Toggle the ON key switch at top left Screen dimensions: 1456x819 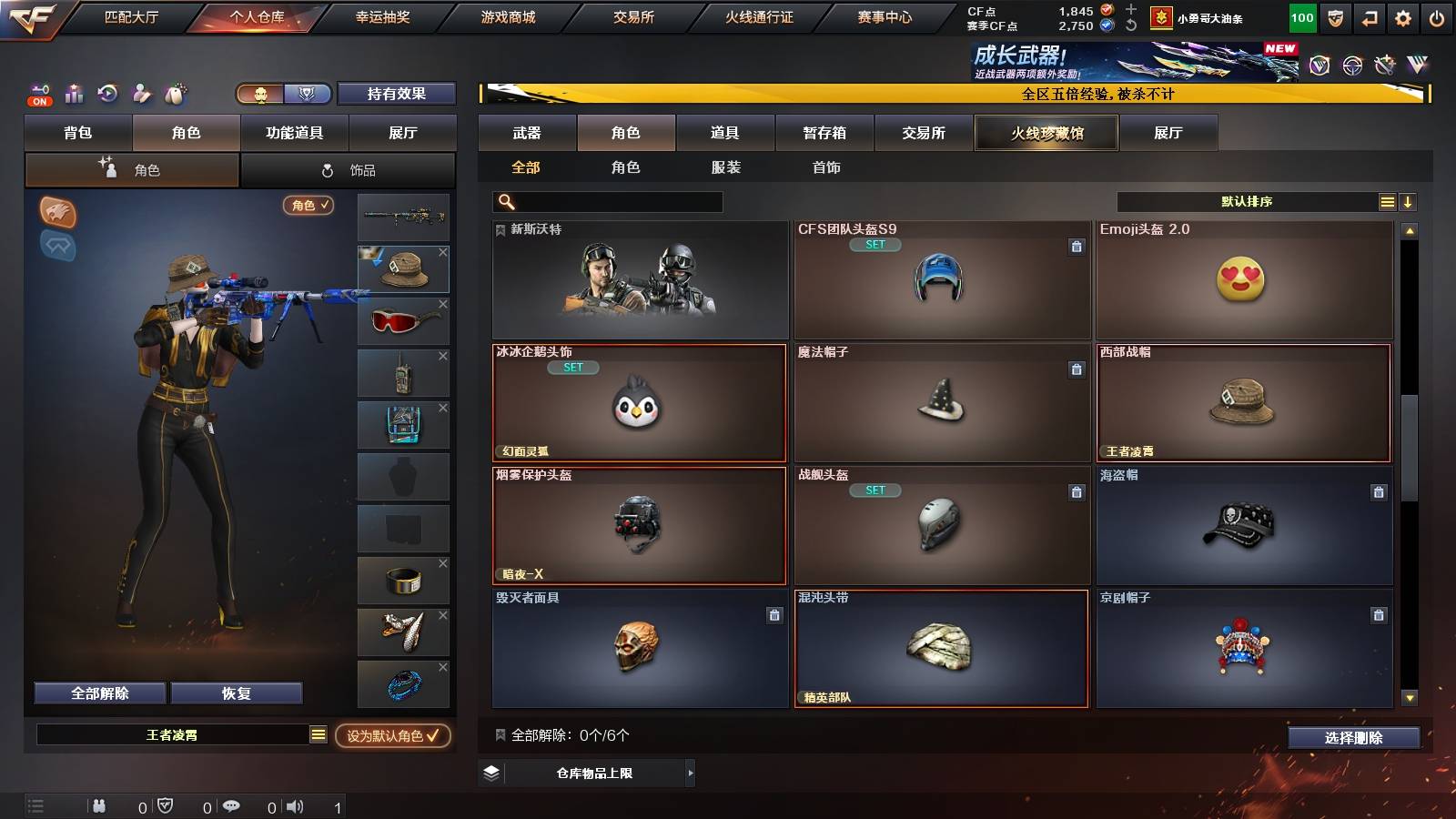coord(38,94)
